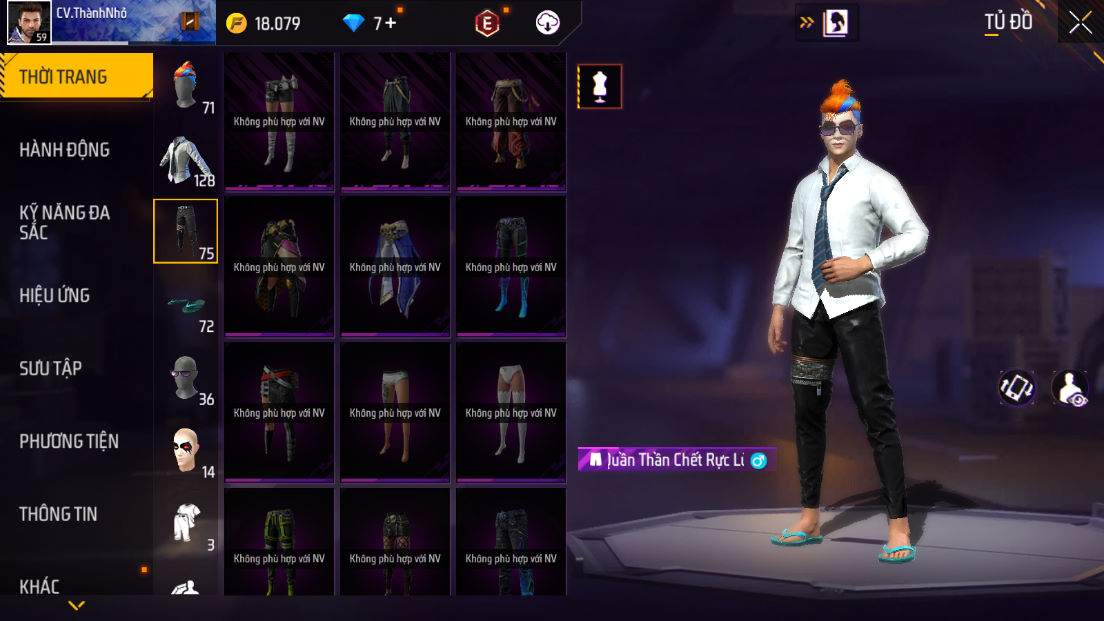This screenshot has width=1104, height=621.
Task: Toggle the character visibility eye icon
Action: 1070,388
